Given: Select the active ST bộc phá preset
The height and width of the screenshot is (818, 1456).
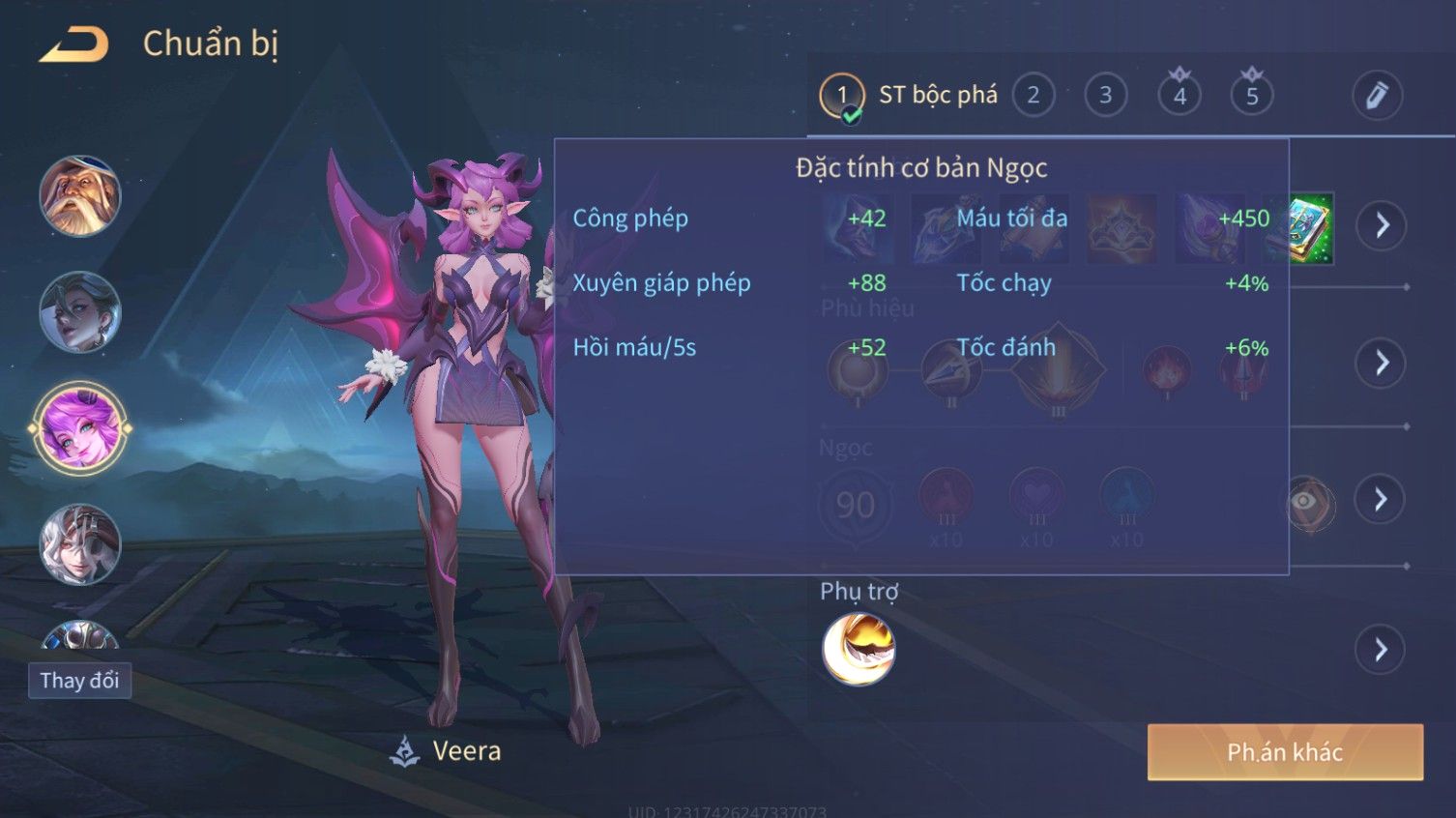Looking at the screenshot, I should (909, 95).
